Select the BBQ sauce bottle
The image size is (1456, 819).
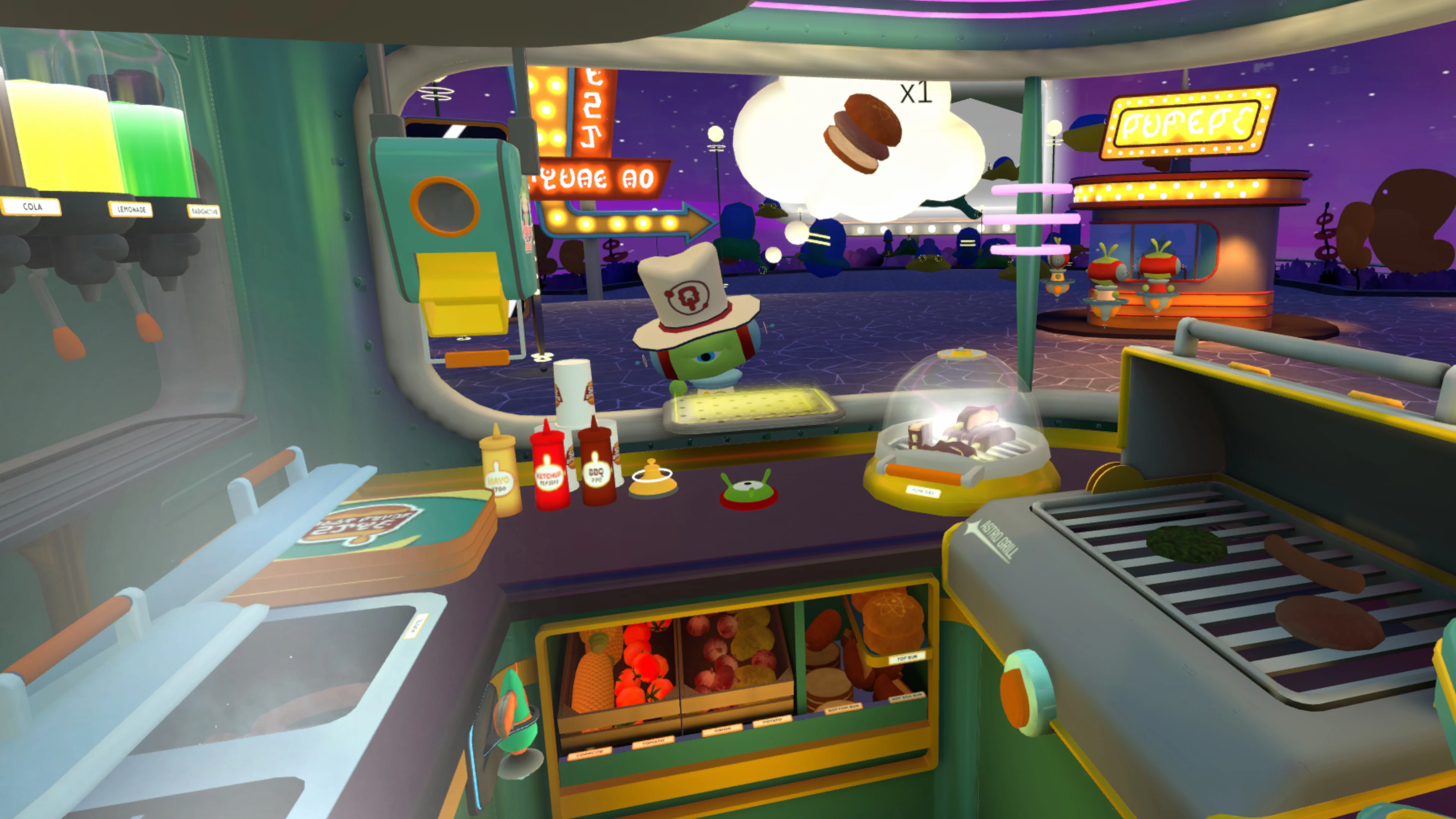[x=598, y=474]
